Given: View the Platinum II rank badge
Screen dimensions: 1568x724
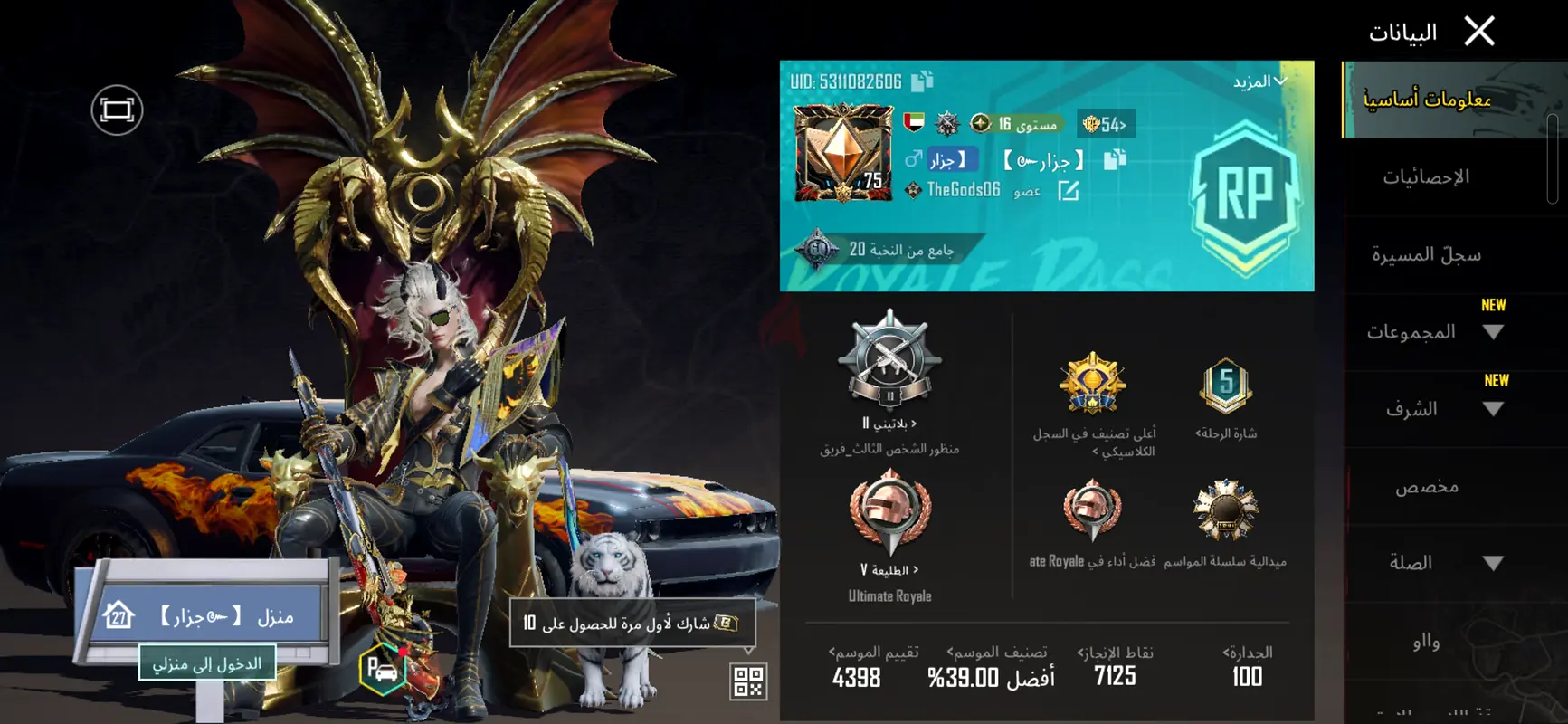Looking at the screenshot, I should (x=889, y=362).
